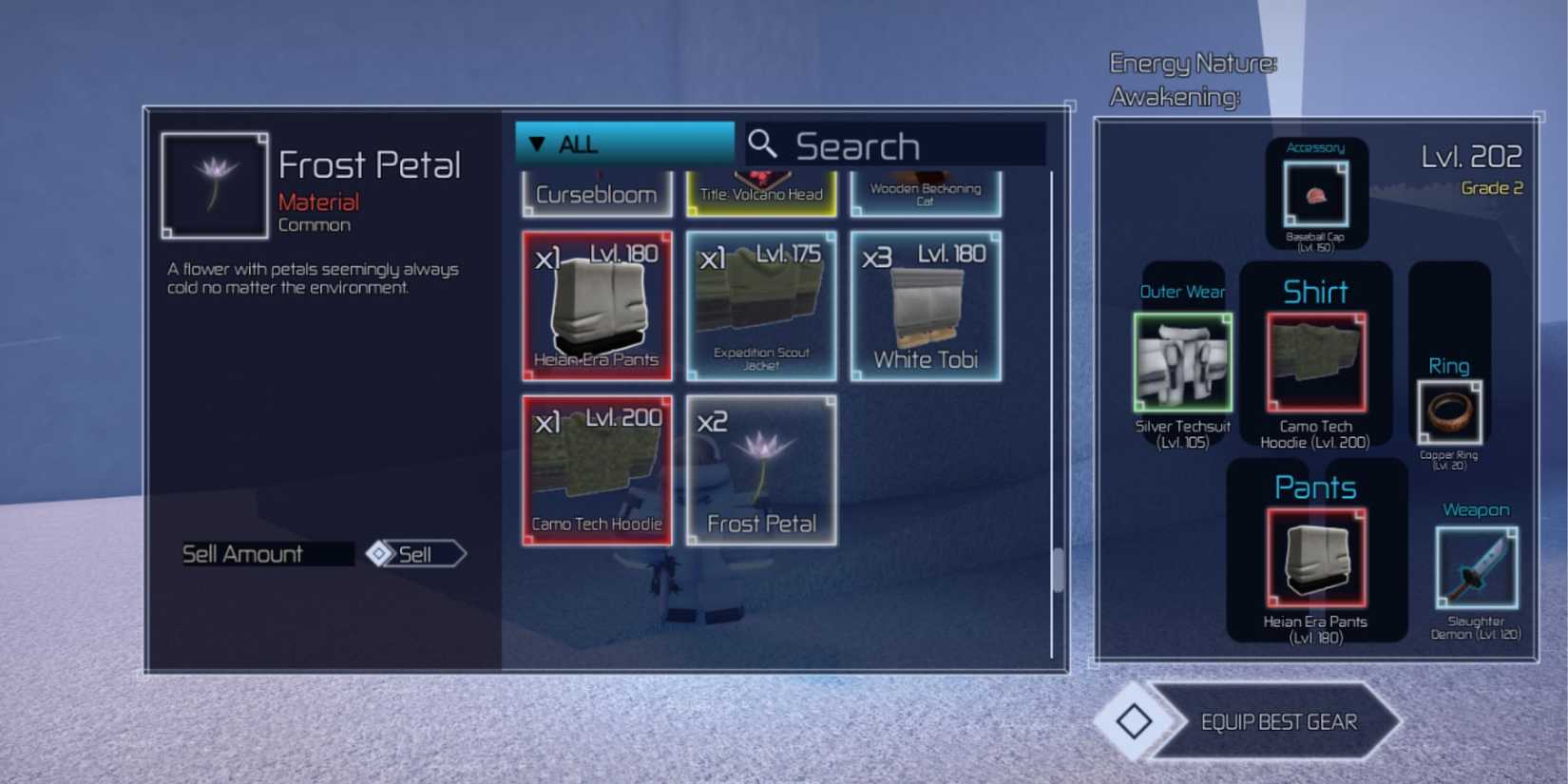The image size is (1568, 784).
Task: Open the equipped Baseball Cap accessory slot
Action: pos(1320,193)
